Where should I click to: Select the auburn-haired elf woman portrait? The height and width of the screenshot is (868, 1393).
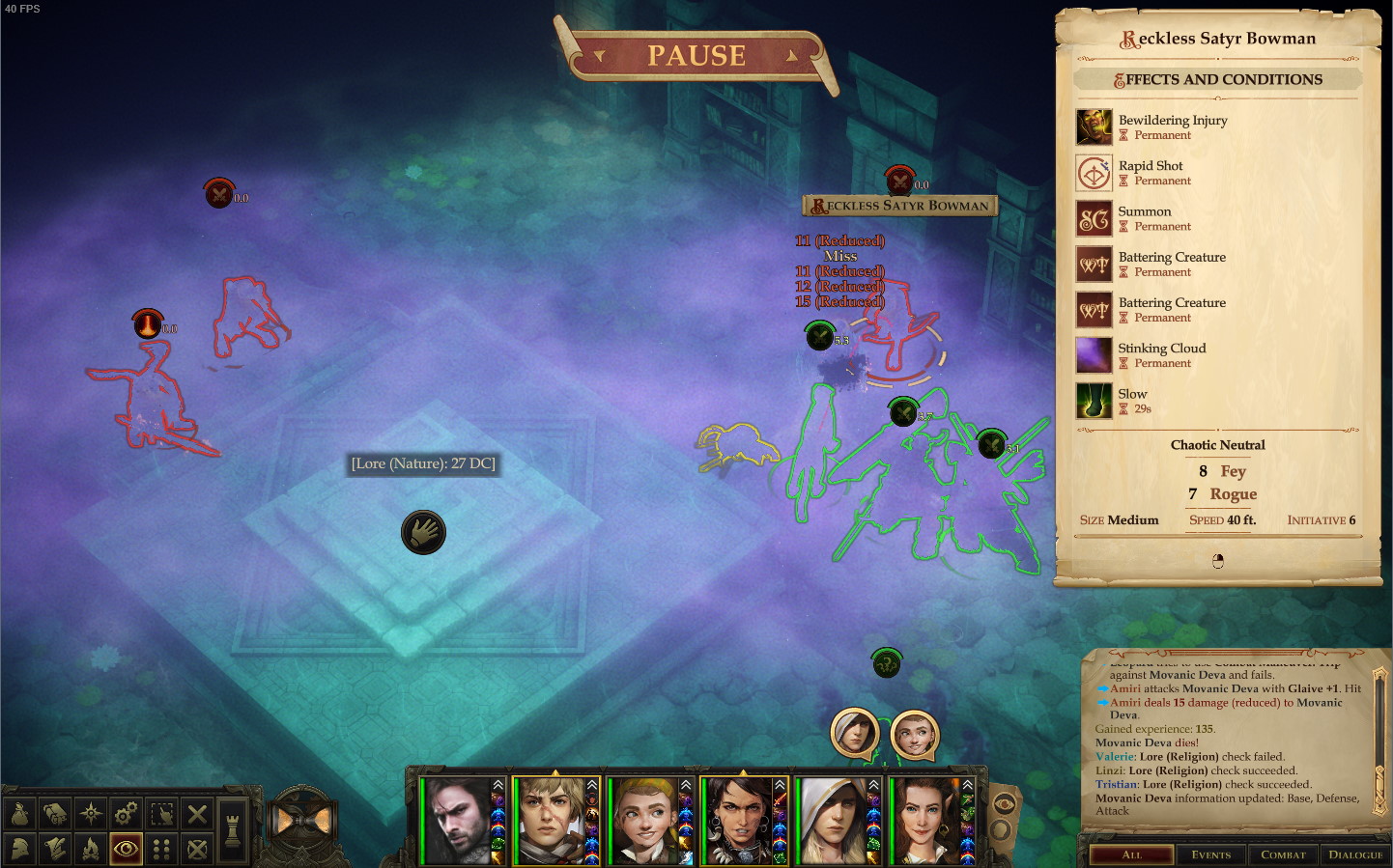point(924,821)
